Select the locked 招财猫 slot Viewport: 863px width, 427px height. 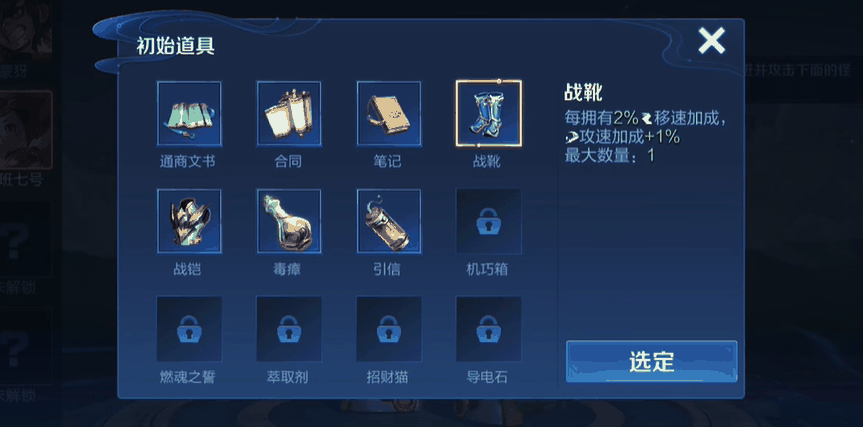pyautogui.click(x=389, y=329)
